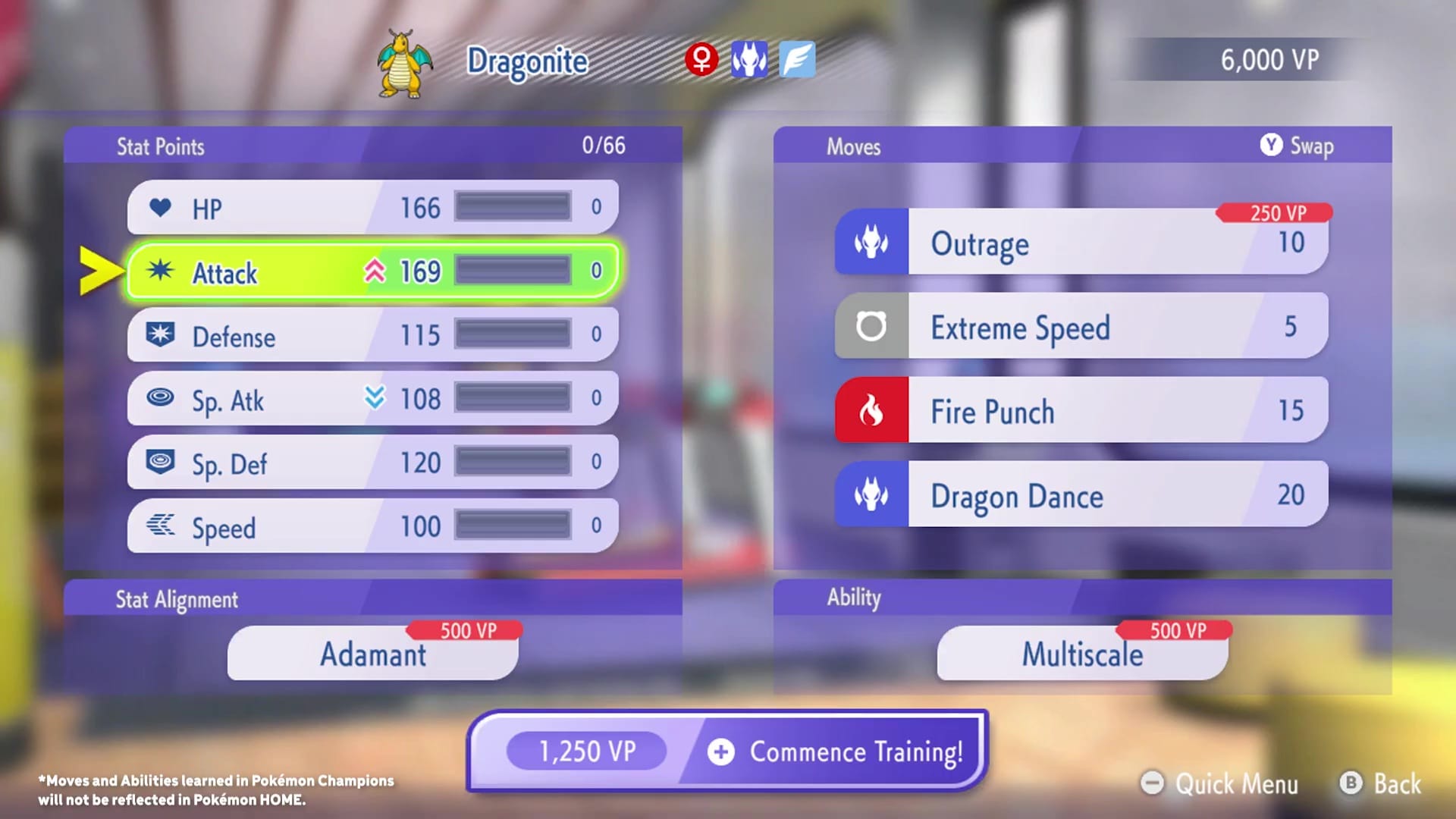Open the Quick Menu
Image resolution: width=1456 pixels, height=819 pixels.
pyautogui.click(x=1222, y=784)
